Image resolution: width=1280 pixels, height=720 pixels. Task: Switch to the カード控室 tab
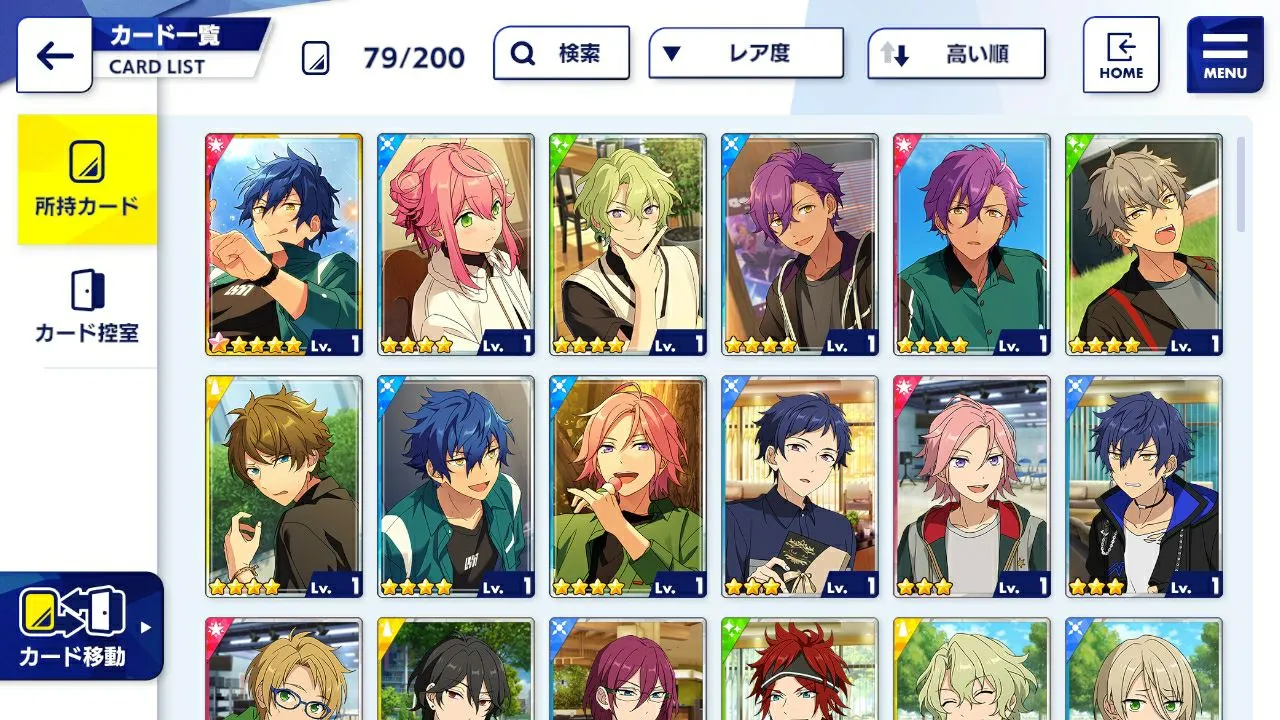pos(87,307)
